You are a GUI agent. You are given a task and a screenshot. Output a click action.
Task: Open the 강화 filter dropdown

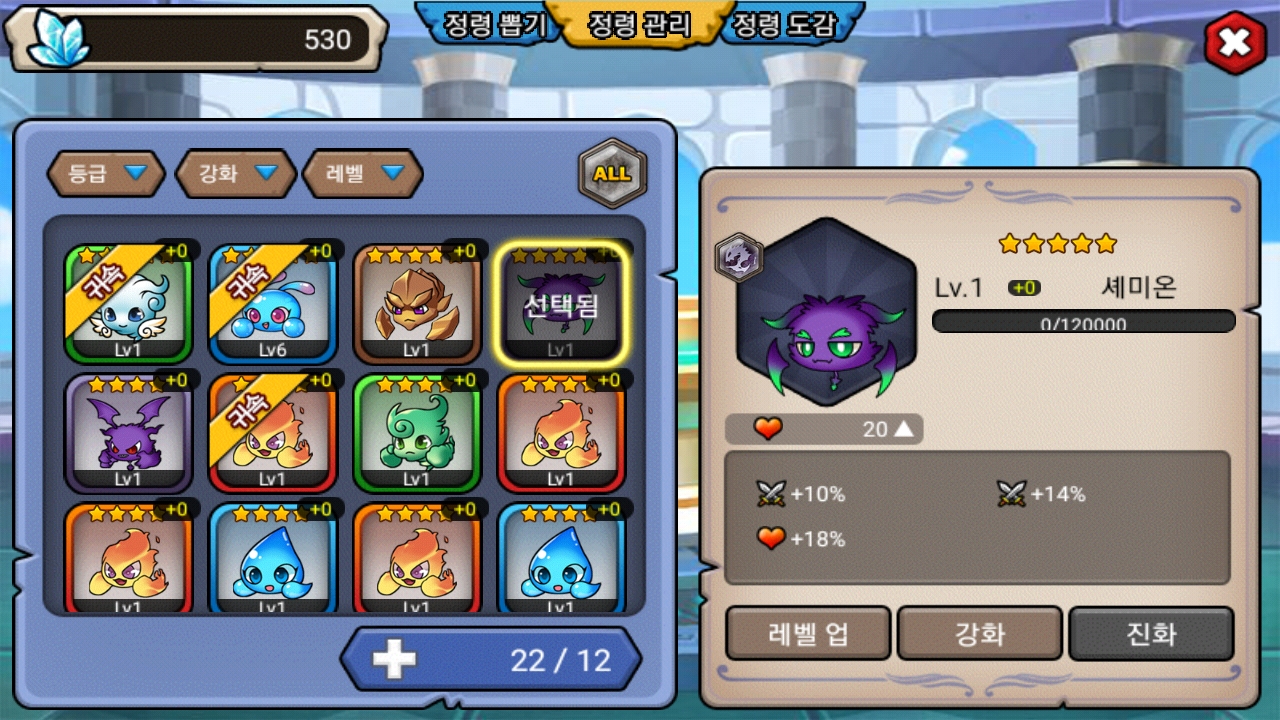pos(236,174)
